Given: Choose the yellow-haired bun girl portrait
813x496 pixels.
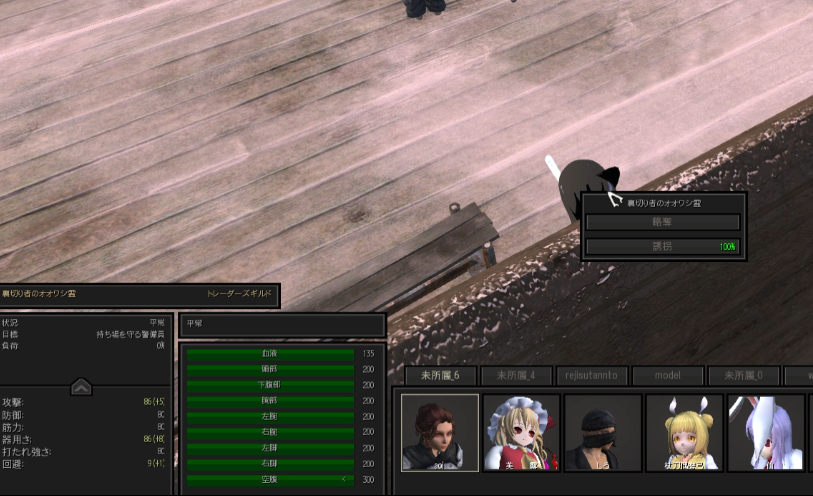Looking at the screenshot, I should click(x=684, y=432).
